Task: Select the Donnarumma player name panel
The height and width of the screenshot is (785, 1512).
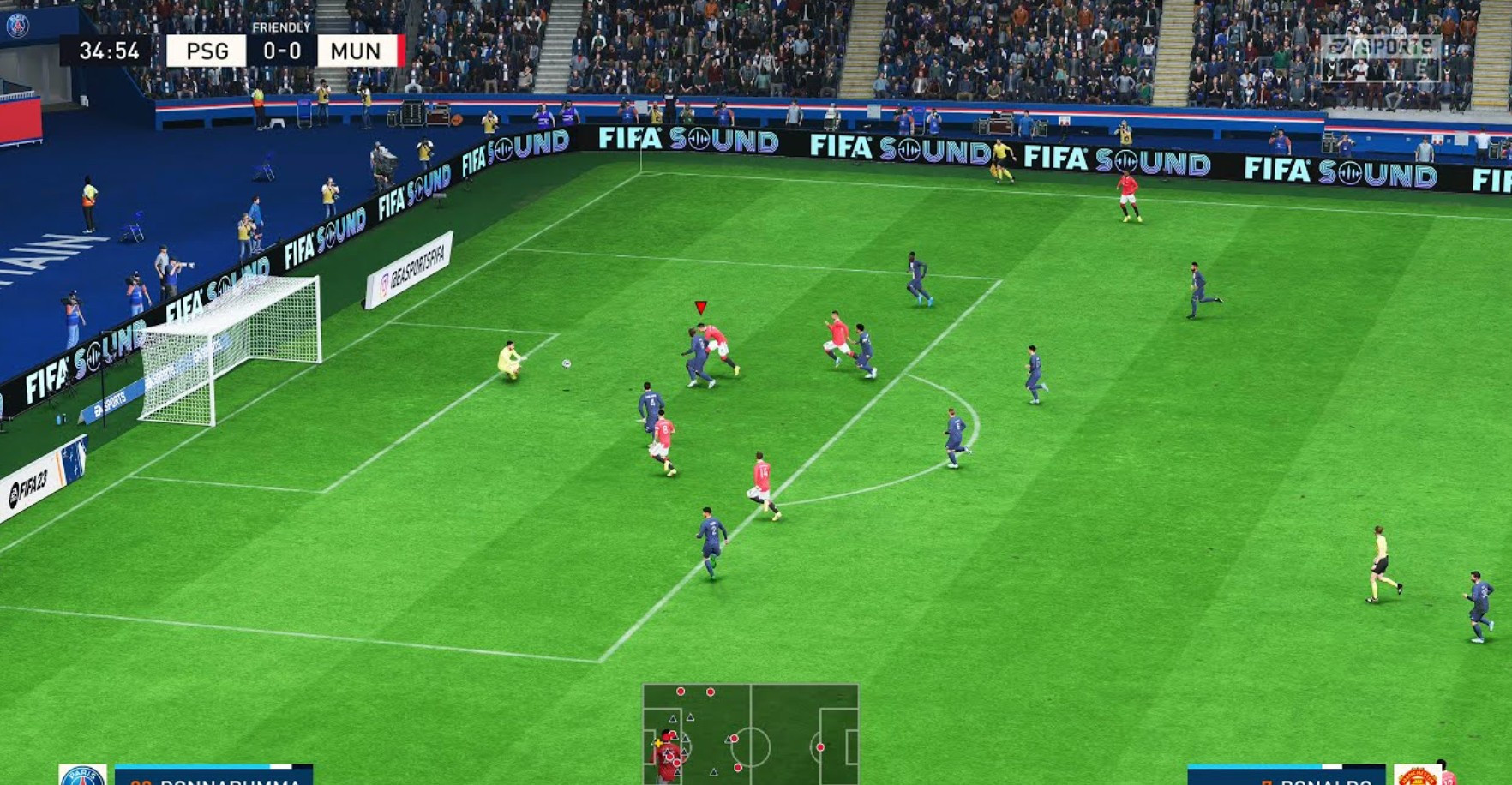Action: coord(214,776)
